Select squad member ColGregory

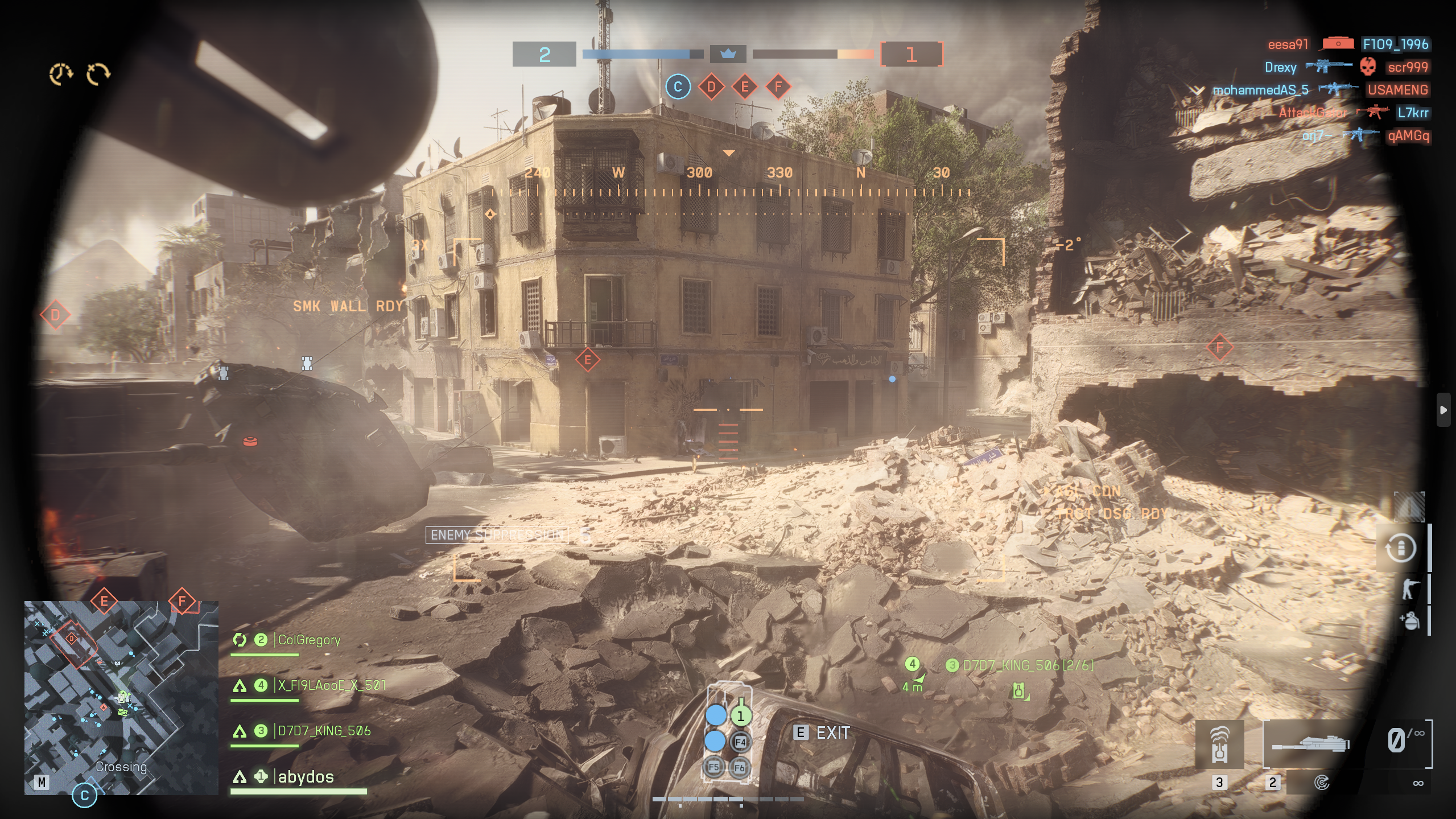(309, 640)
